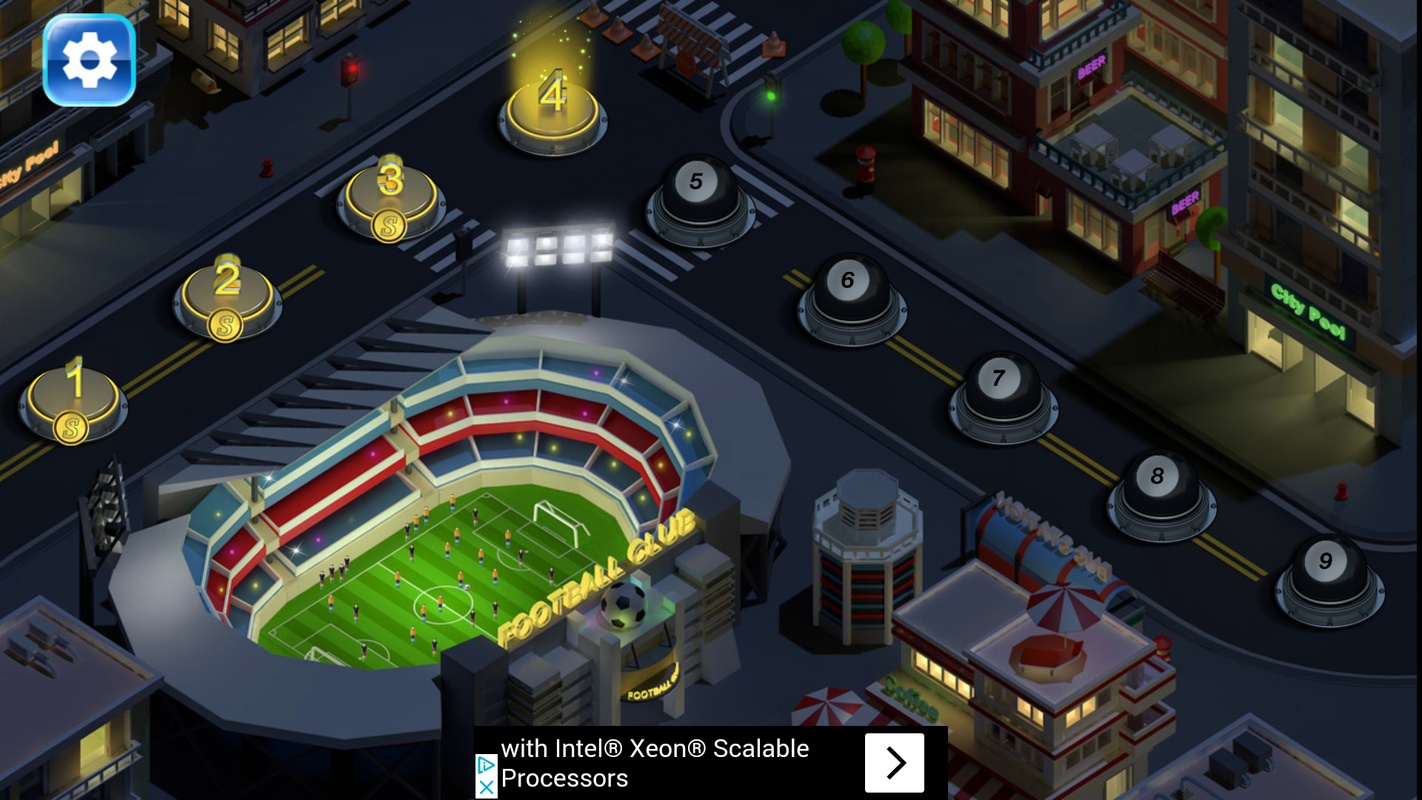
Task: Tap the 7-ball level node
Action: point(1002,394)
